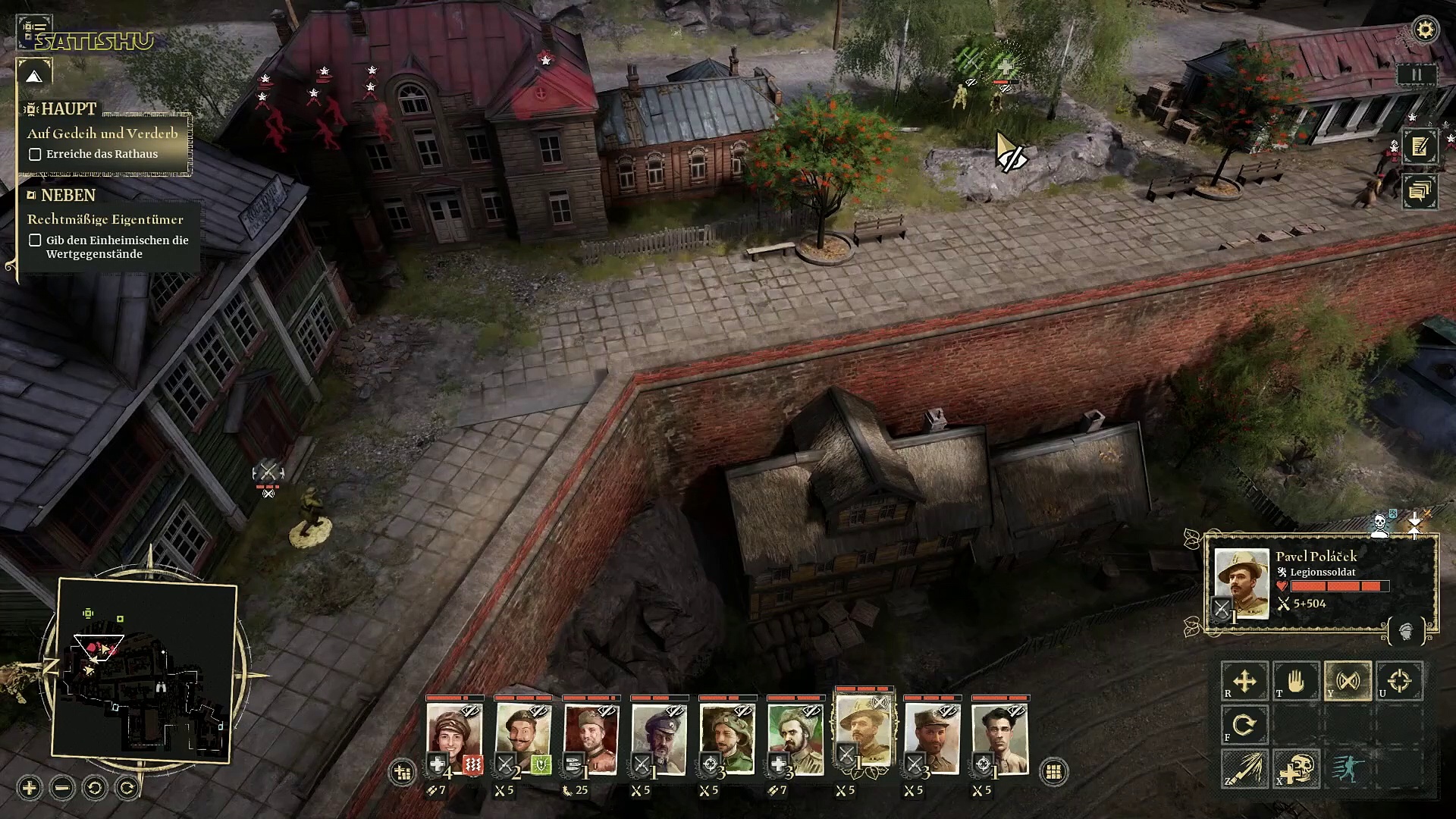This screenshot has height=819, width=1456.
Task: Activate the move command arrows icon
Action: [x=1244, y=681]
